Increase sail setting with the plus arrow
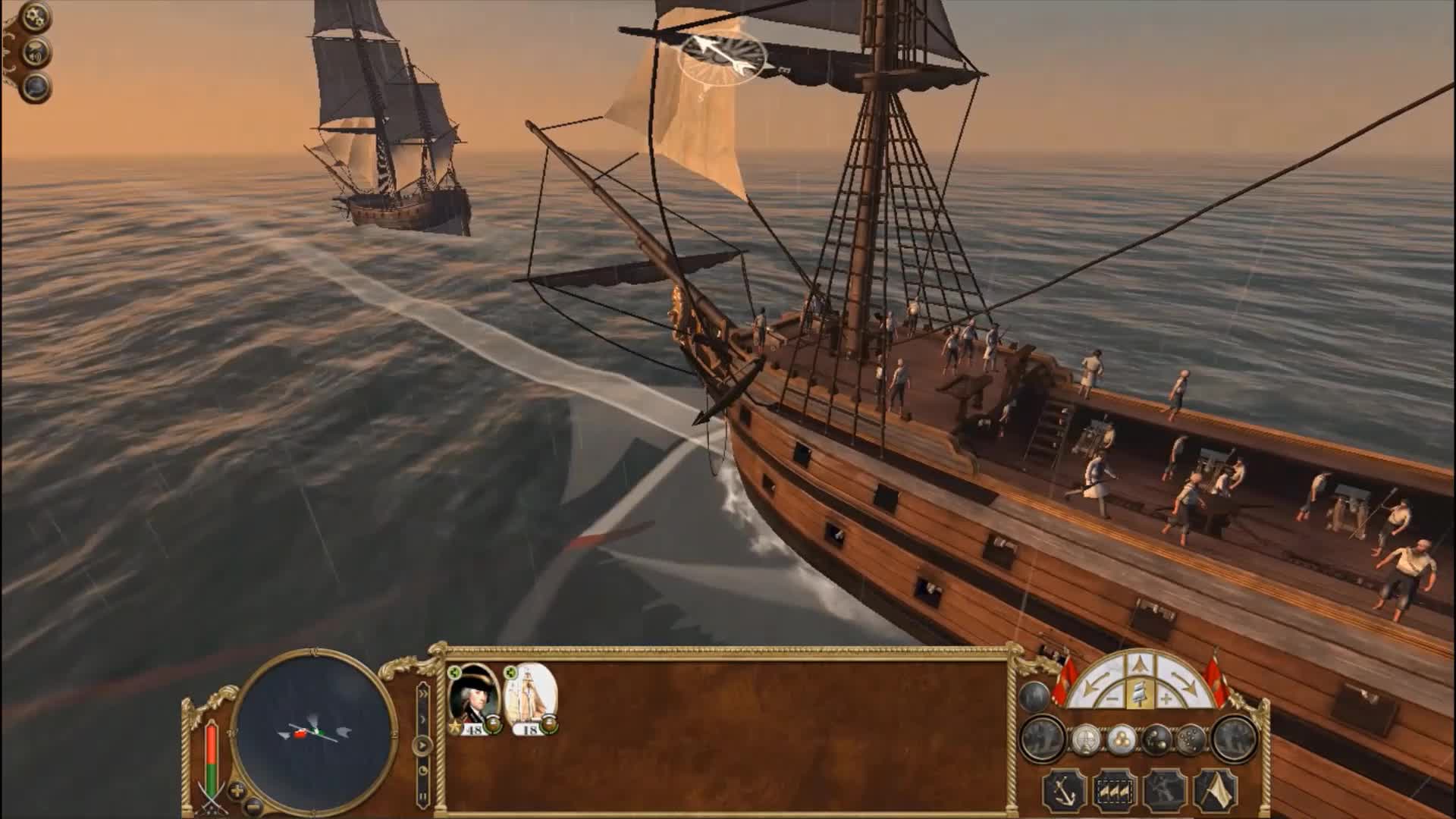 (x=1167, y=698)
